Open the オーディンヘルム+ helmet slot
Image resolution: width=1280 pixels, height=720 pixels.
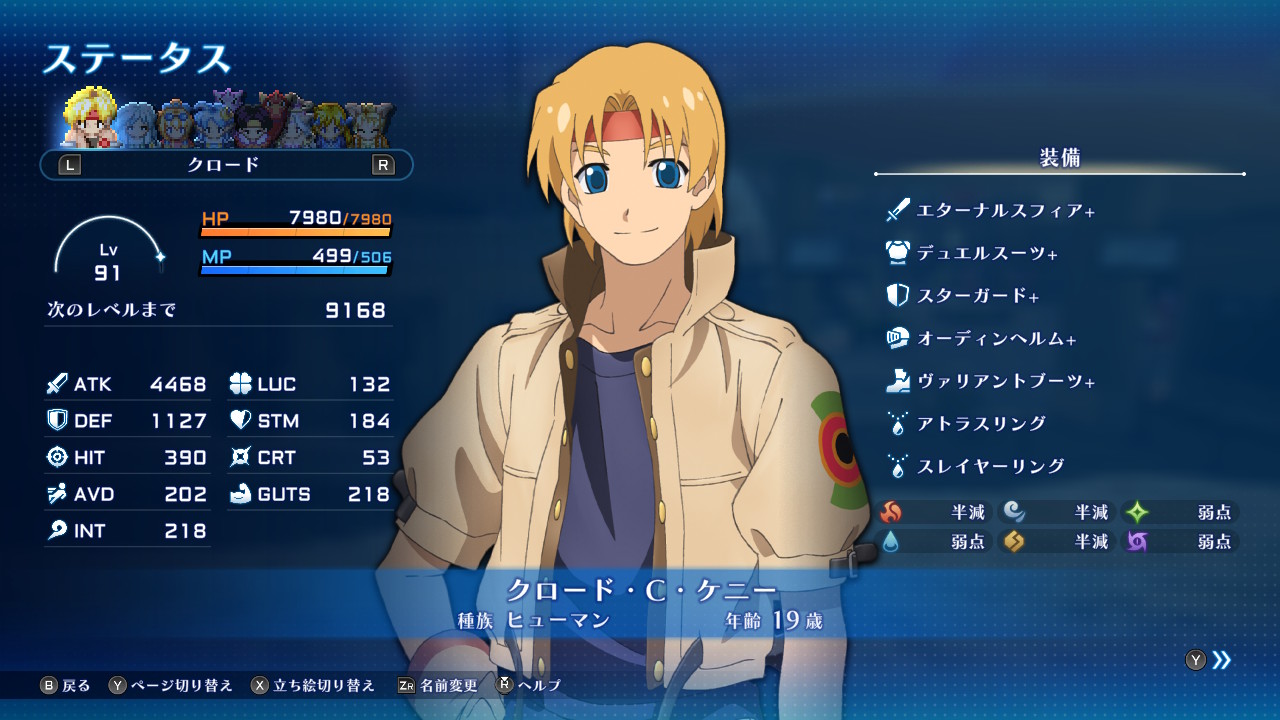(996, 339)
